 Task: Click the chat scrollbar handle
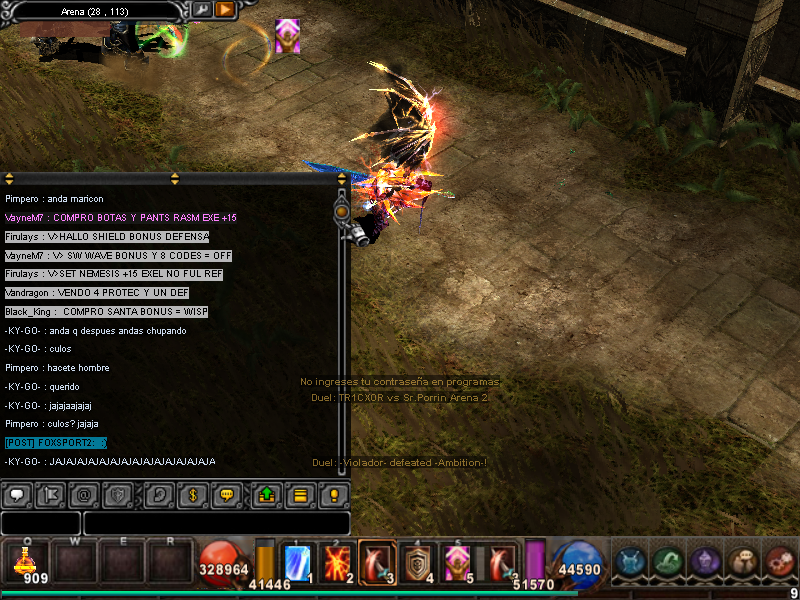pyautogui.click(x=342, y=212)
